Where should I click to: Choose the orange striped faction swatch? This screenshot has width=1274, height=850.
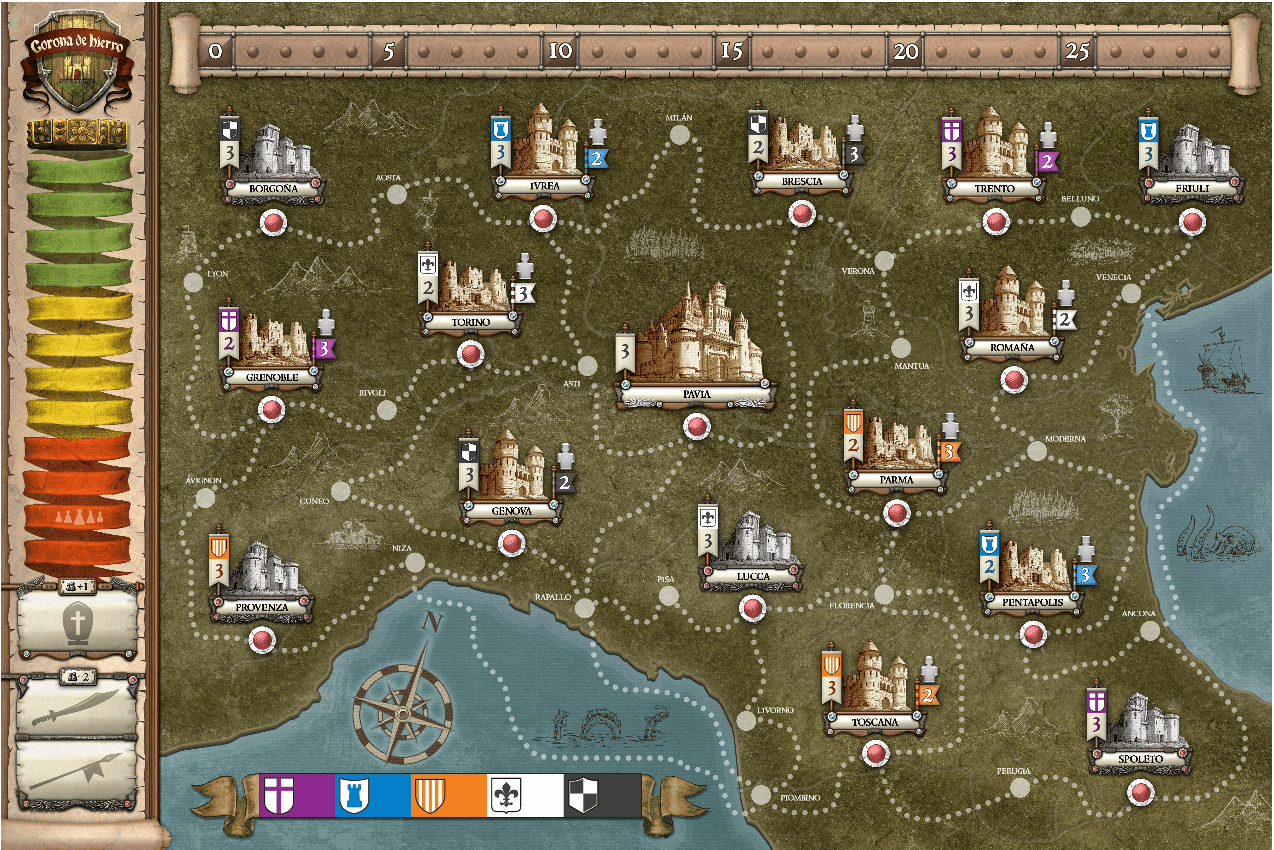(x=449, y=795)
